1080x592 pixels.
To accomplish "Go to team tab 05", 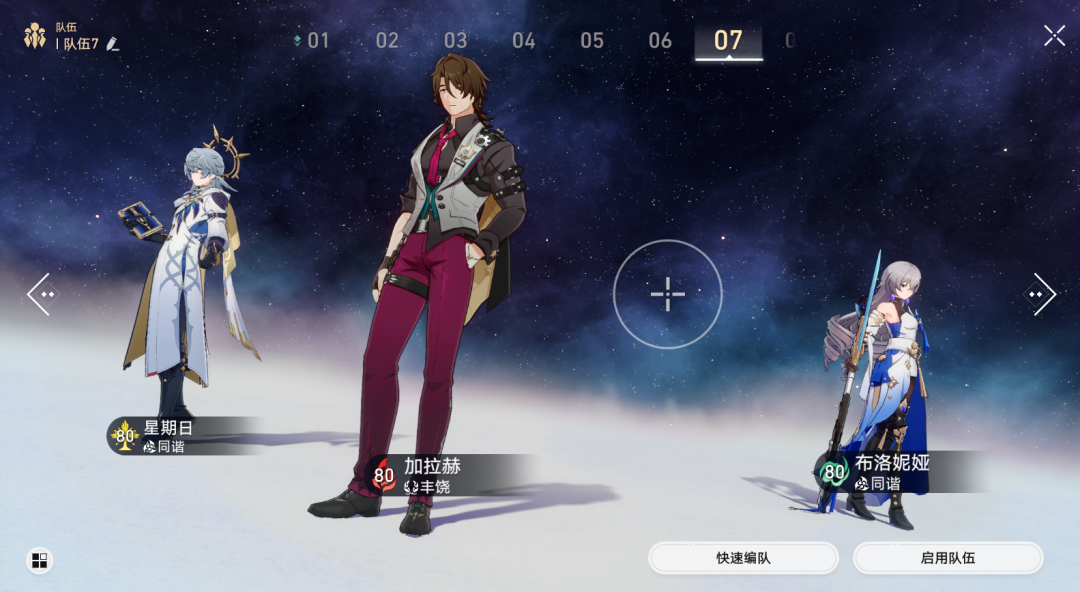I will coord(592,41).
